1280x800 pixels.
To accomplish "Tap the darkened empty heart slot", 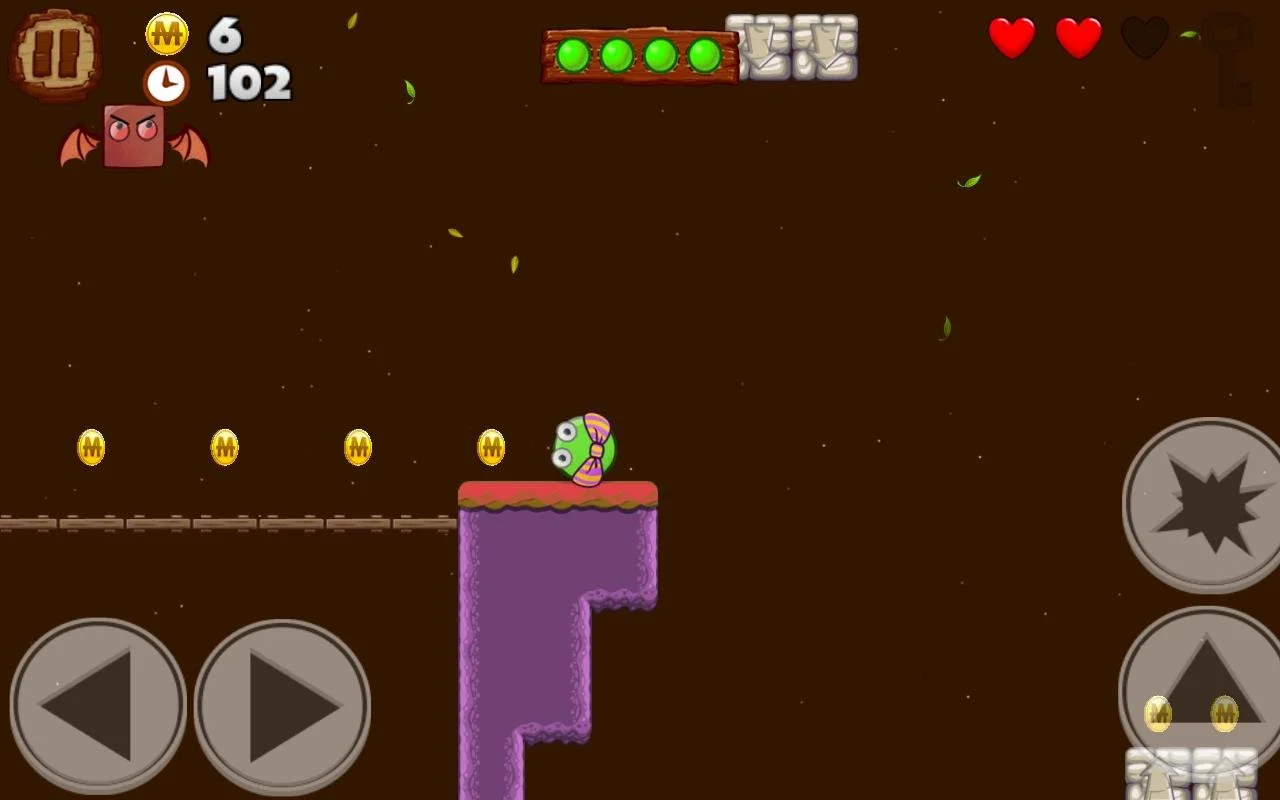I will (1145, 40).
